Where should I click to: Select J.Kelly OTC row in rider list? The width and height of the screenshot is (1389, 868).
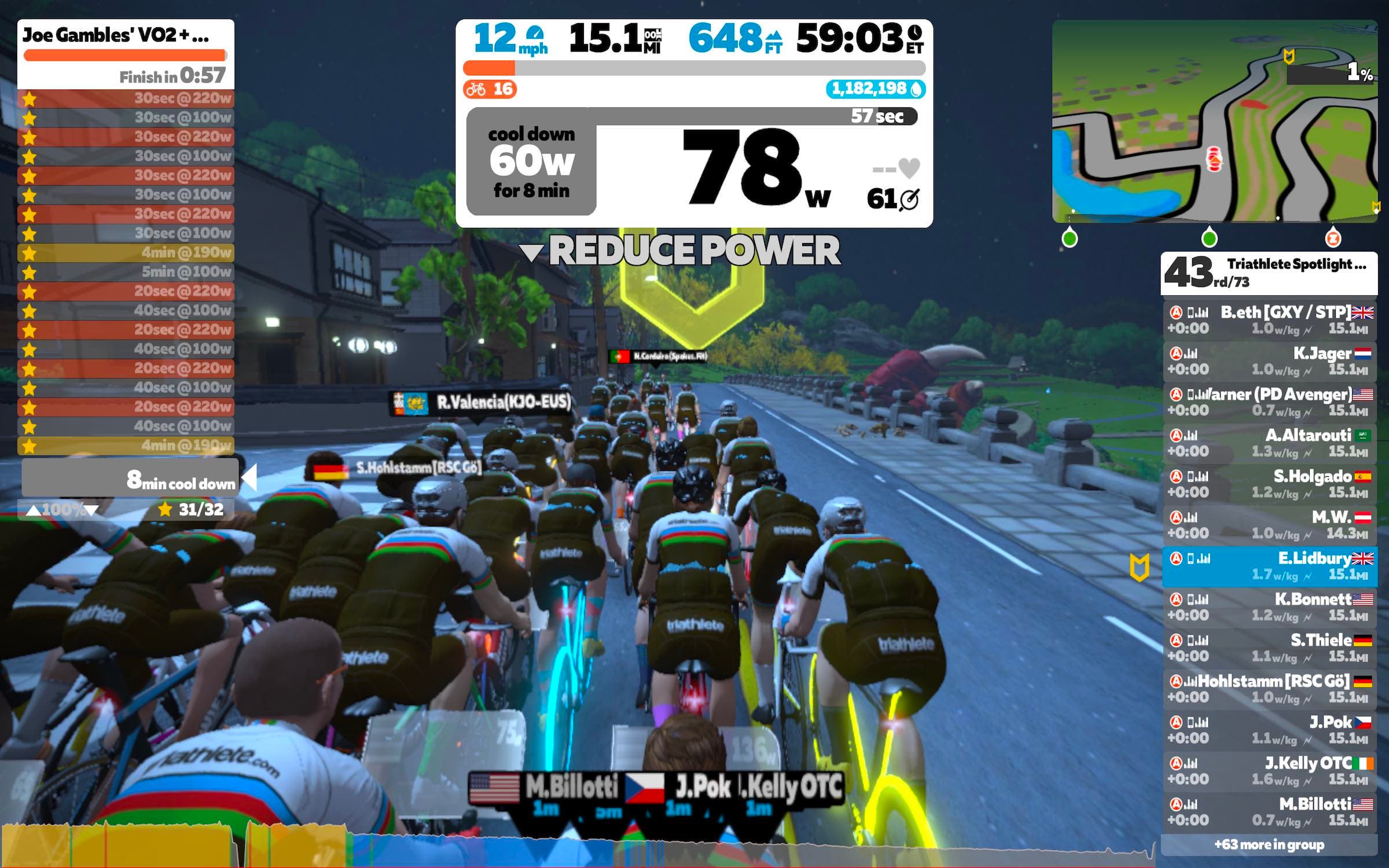(1269, 771)
